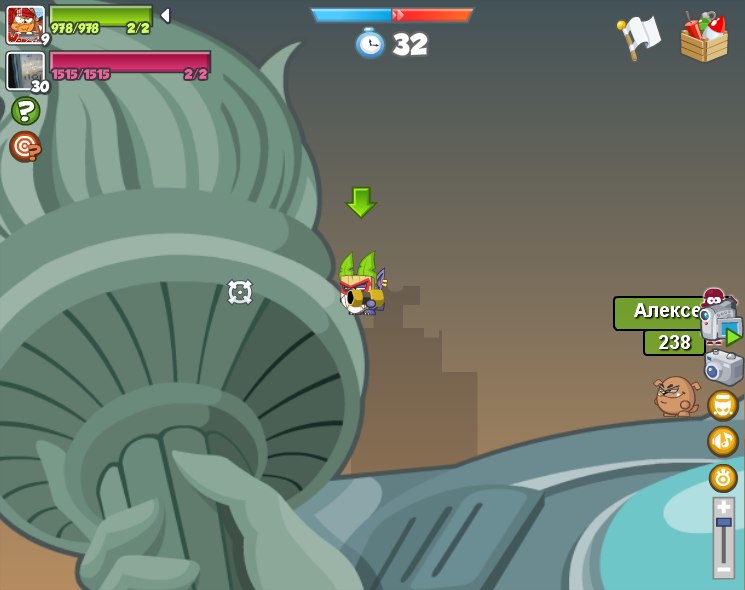Screen dimensions: 745x590
Task: Select the level 30 opponent avatar
Action: pyautogui.click(x=25, y=71)
